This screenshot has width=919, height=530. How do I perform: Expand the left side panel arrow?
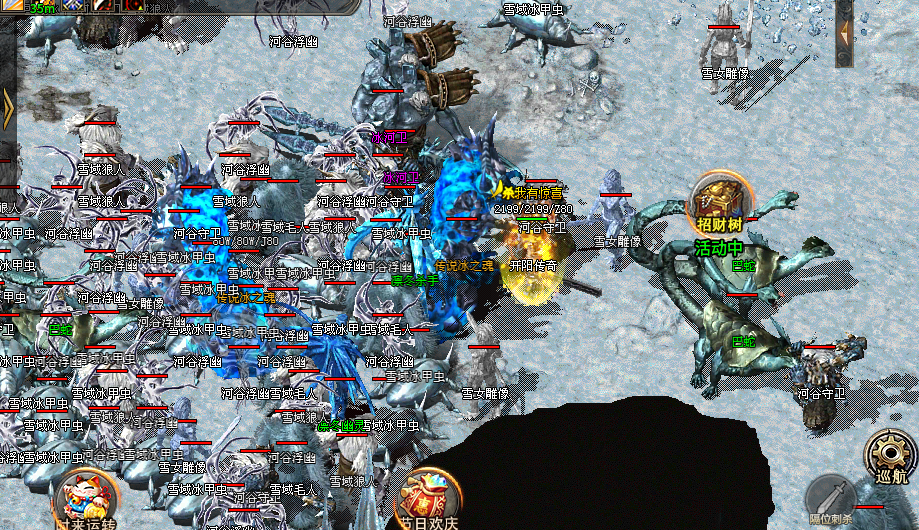7,104
